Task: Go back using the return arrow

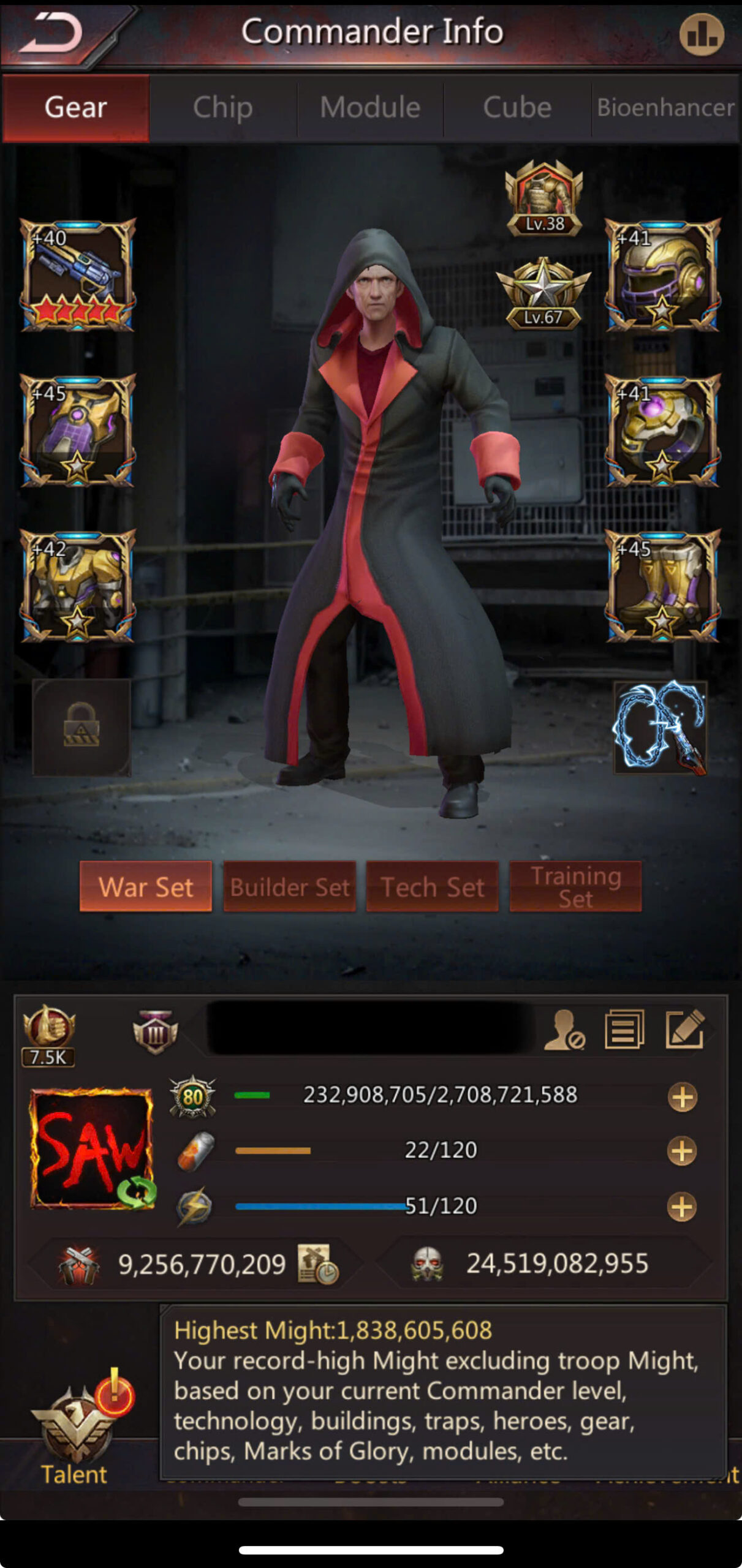Action: click(52, 34)
